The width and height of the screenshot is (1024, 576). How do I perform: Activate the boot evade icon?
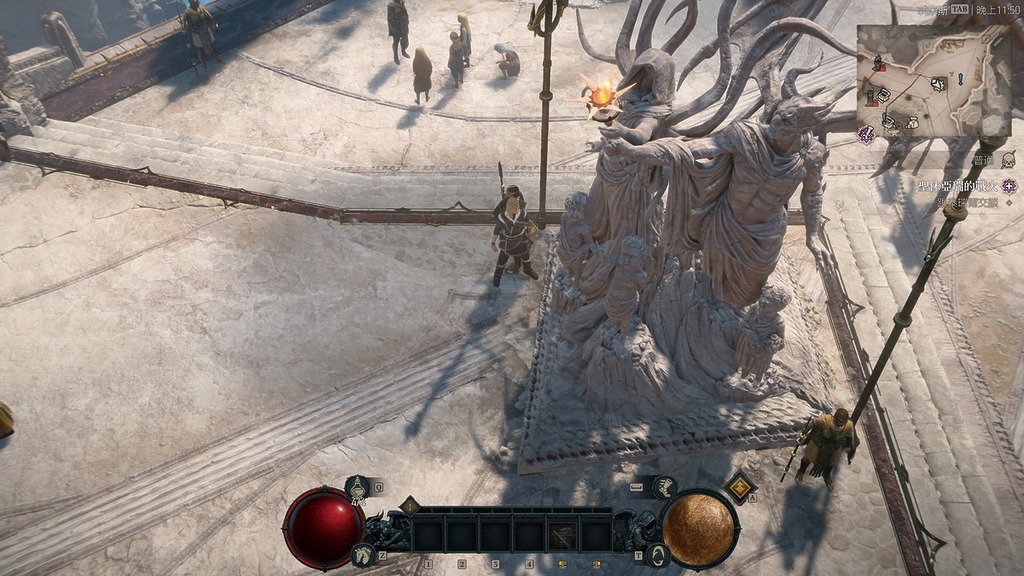click(664, 487)
